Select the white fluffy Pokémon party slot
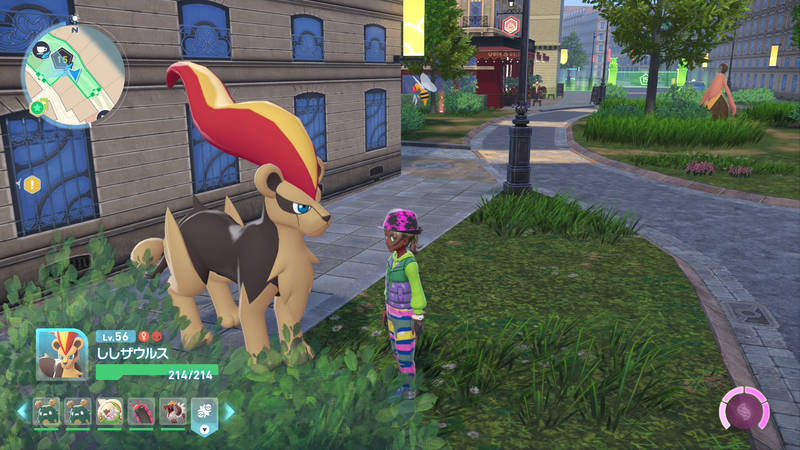The width and height of the screenshot is (800, 450). click(110, 411)
